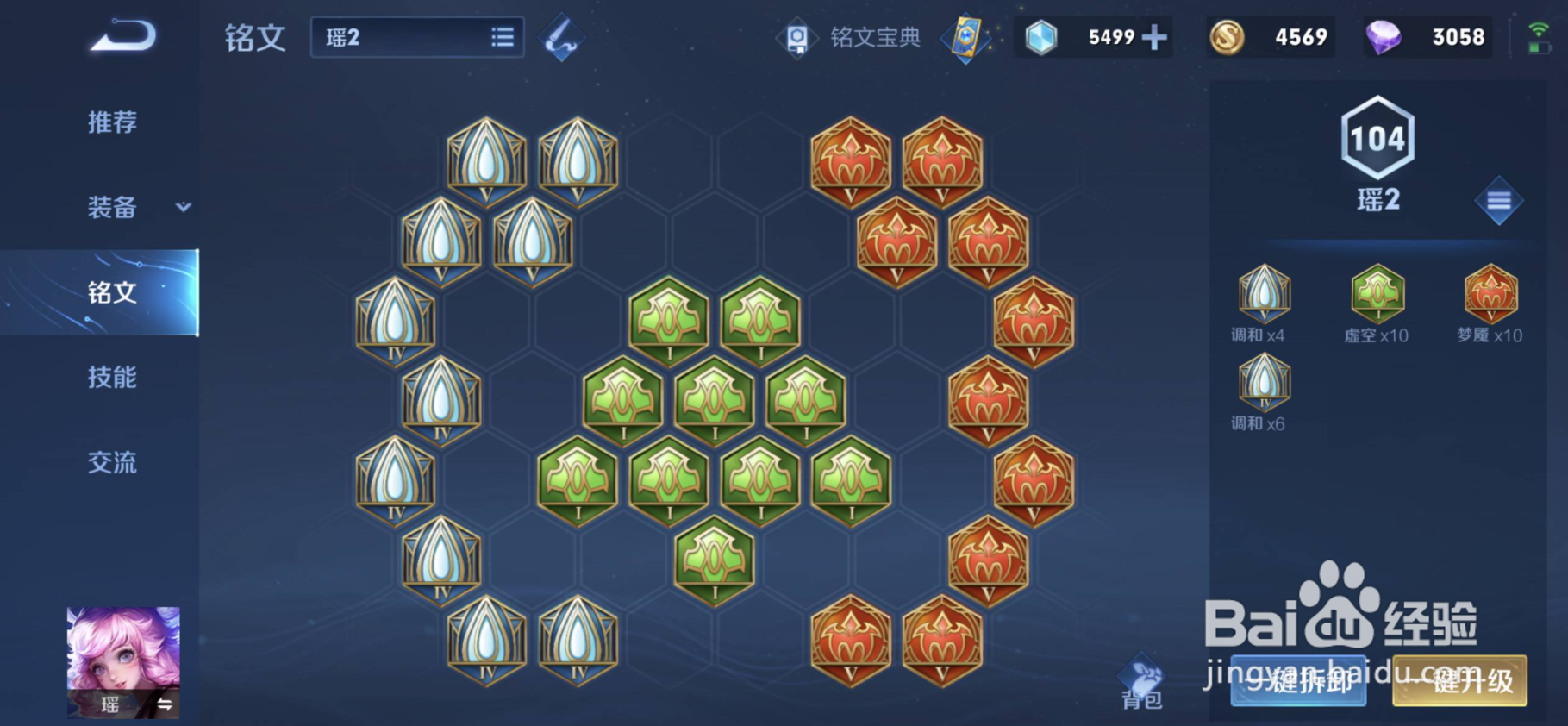Open the rune page selector list icon
1568x726 pixels.
(502, 37)
